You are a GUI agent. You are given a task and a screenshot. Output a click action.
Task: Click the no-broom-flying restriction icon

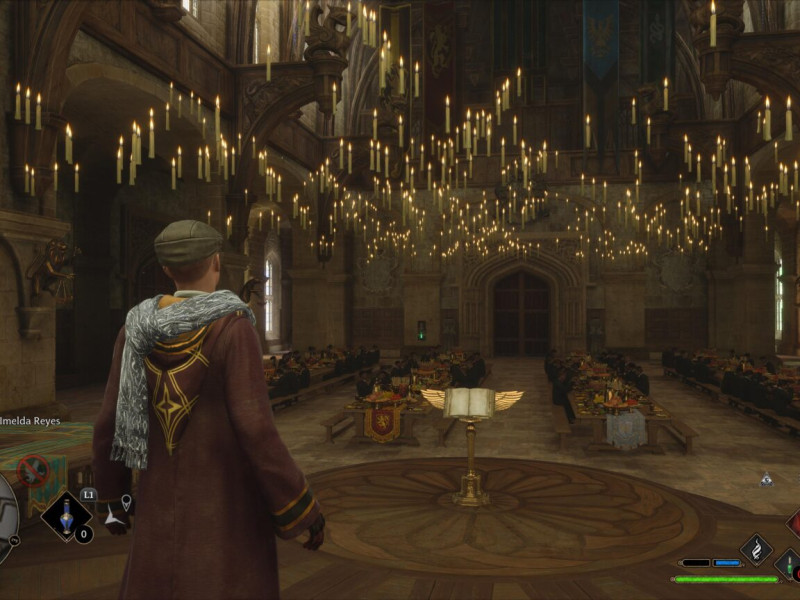[x=33, y=470]
